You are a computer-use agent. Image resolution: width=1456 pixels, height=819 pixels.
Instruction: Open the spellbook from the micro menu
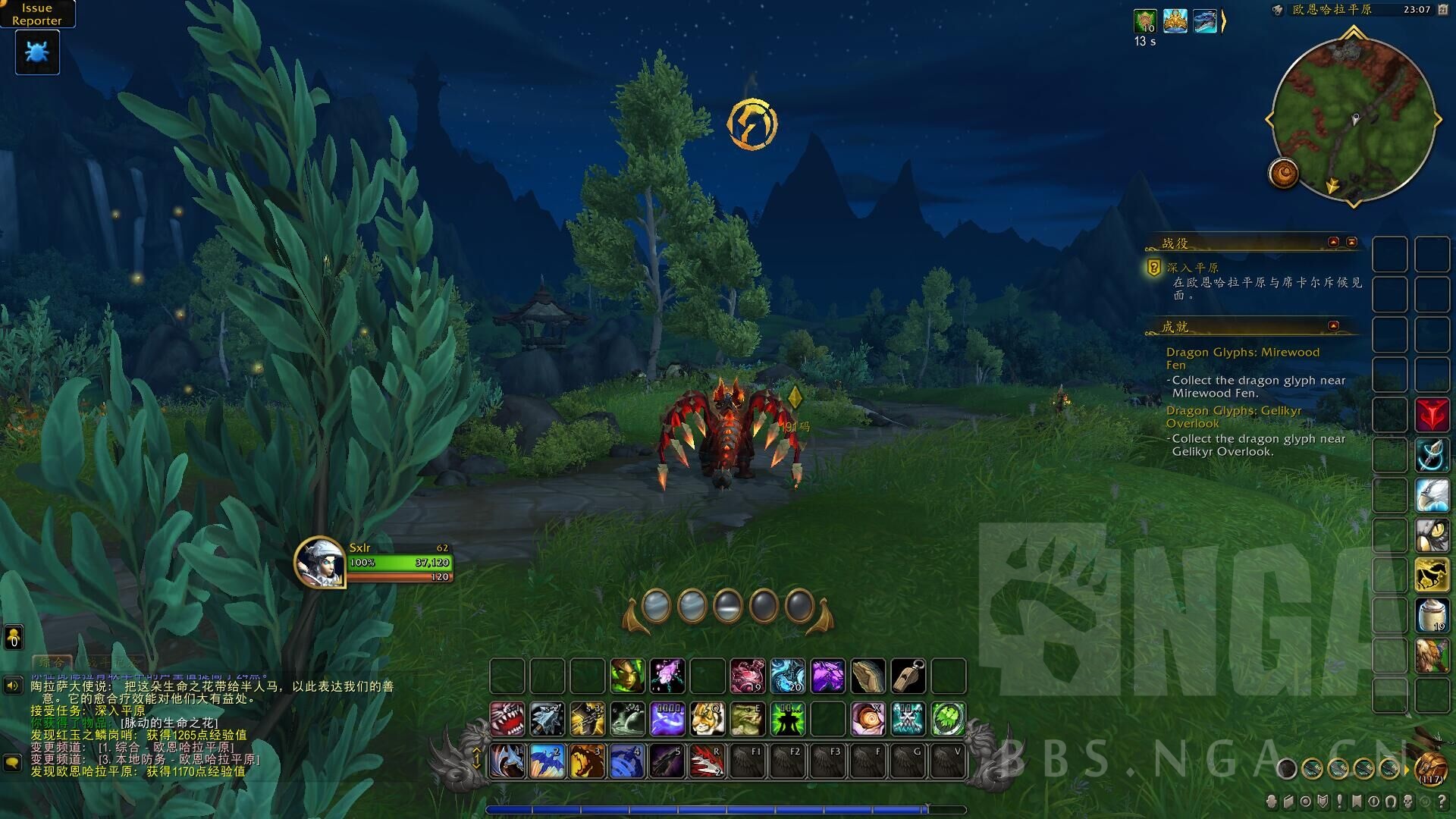(1288, 800)
